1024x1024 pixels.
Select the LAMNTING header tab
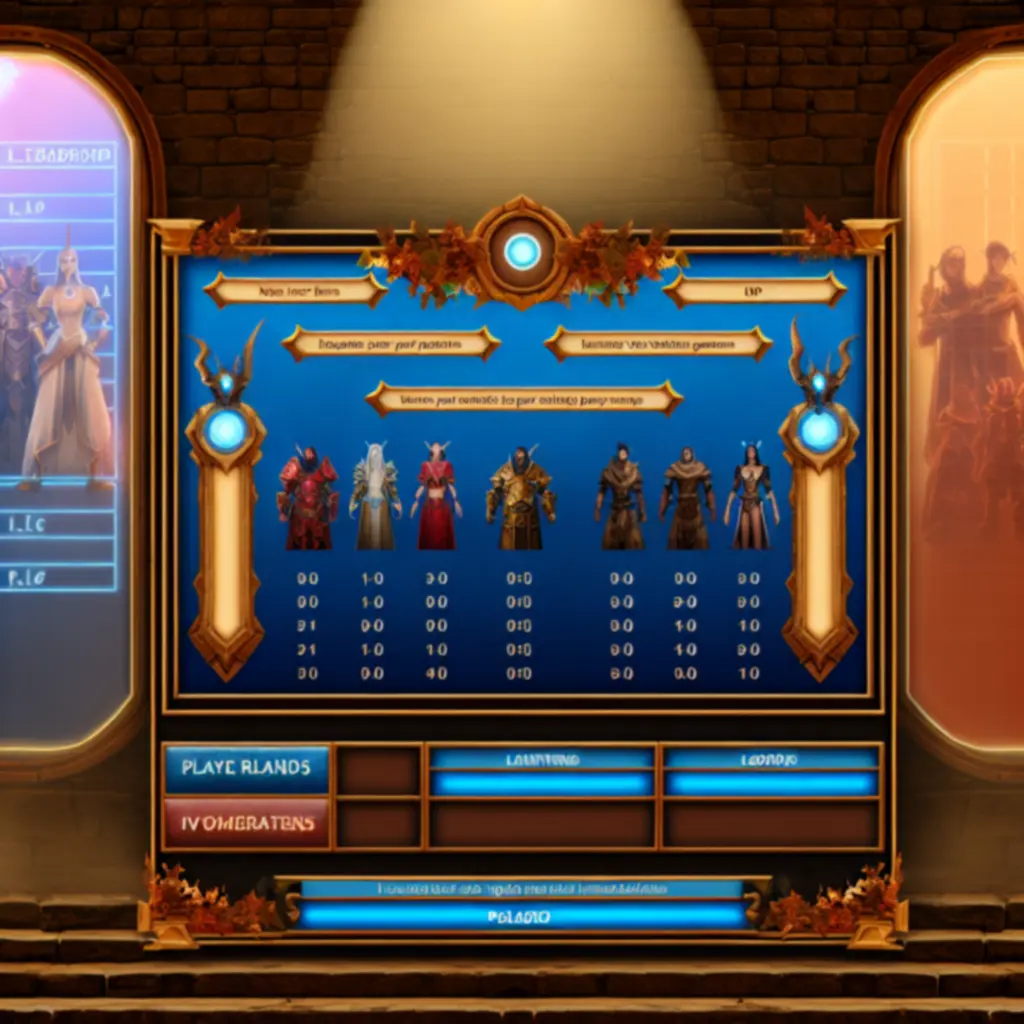(542, 761)
